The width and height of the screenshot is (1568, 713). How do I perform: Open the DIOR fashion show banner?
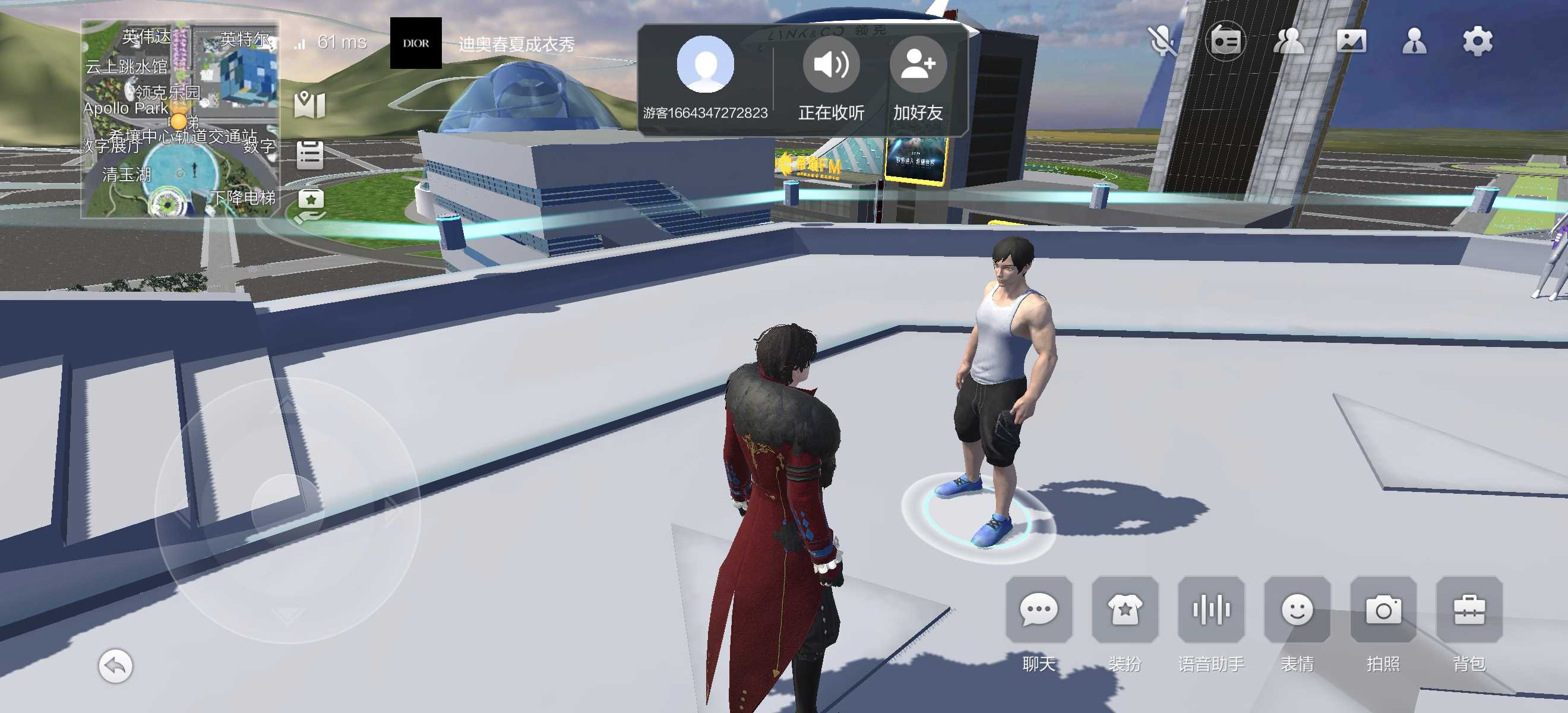click(x=416, y=43)
